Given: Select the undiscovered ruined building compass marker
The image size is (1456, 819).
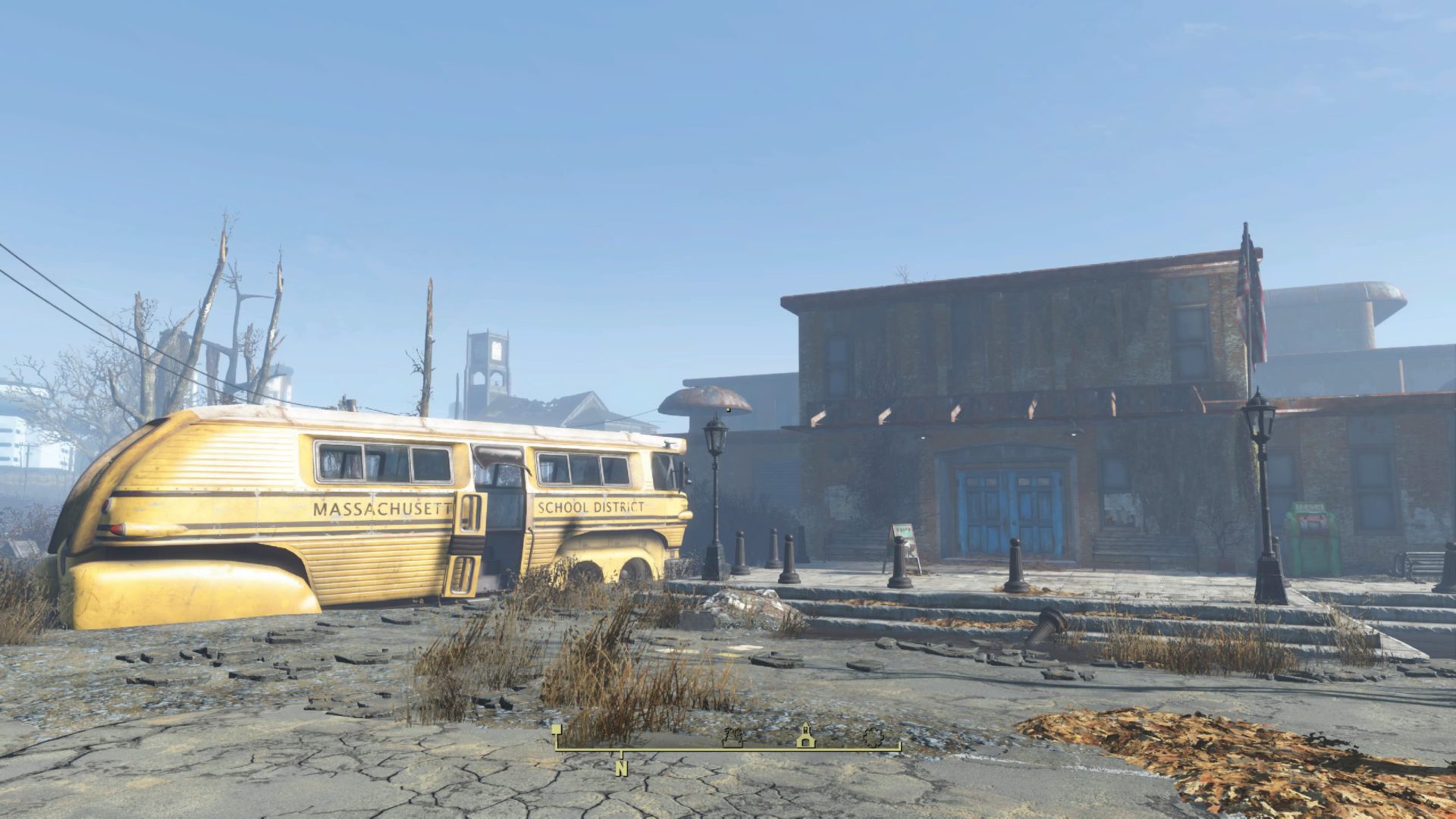Looking at the screenshot, I should 733,736.
